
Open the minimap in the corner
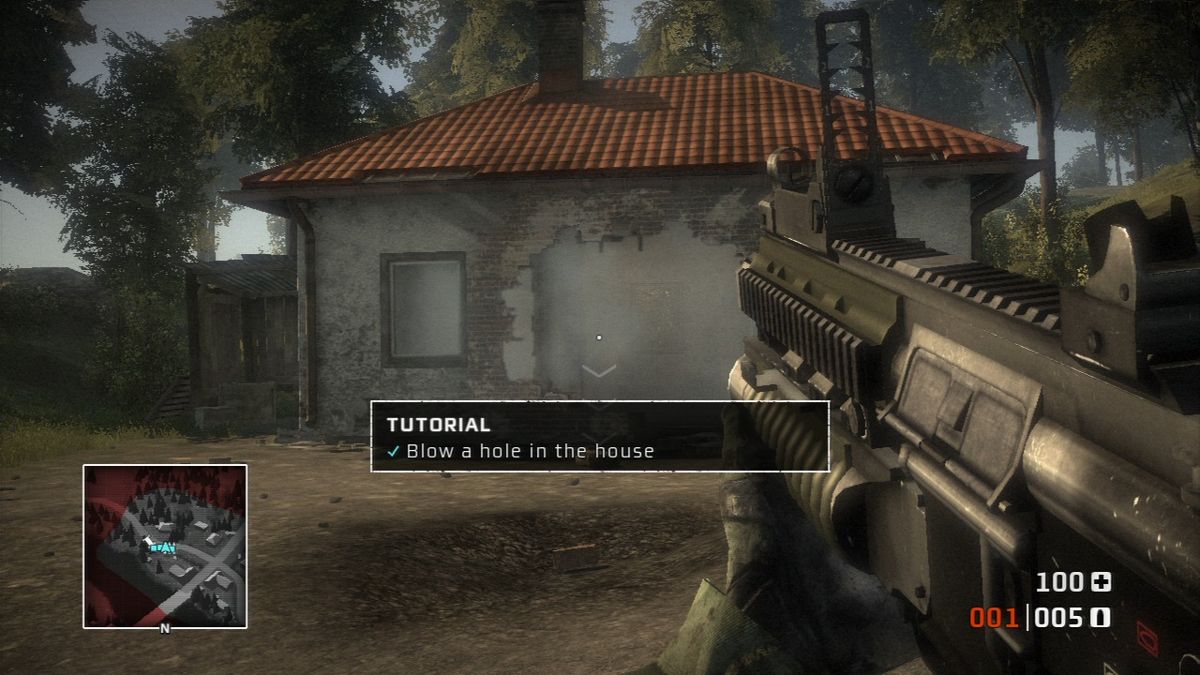point(165,546)
